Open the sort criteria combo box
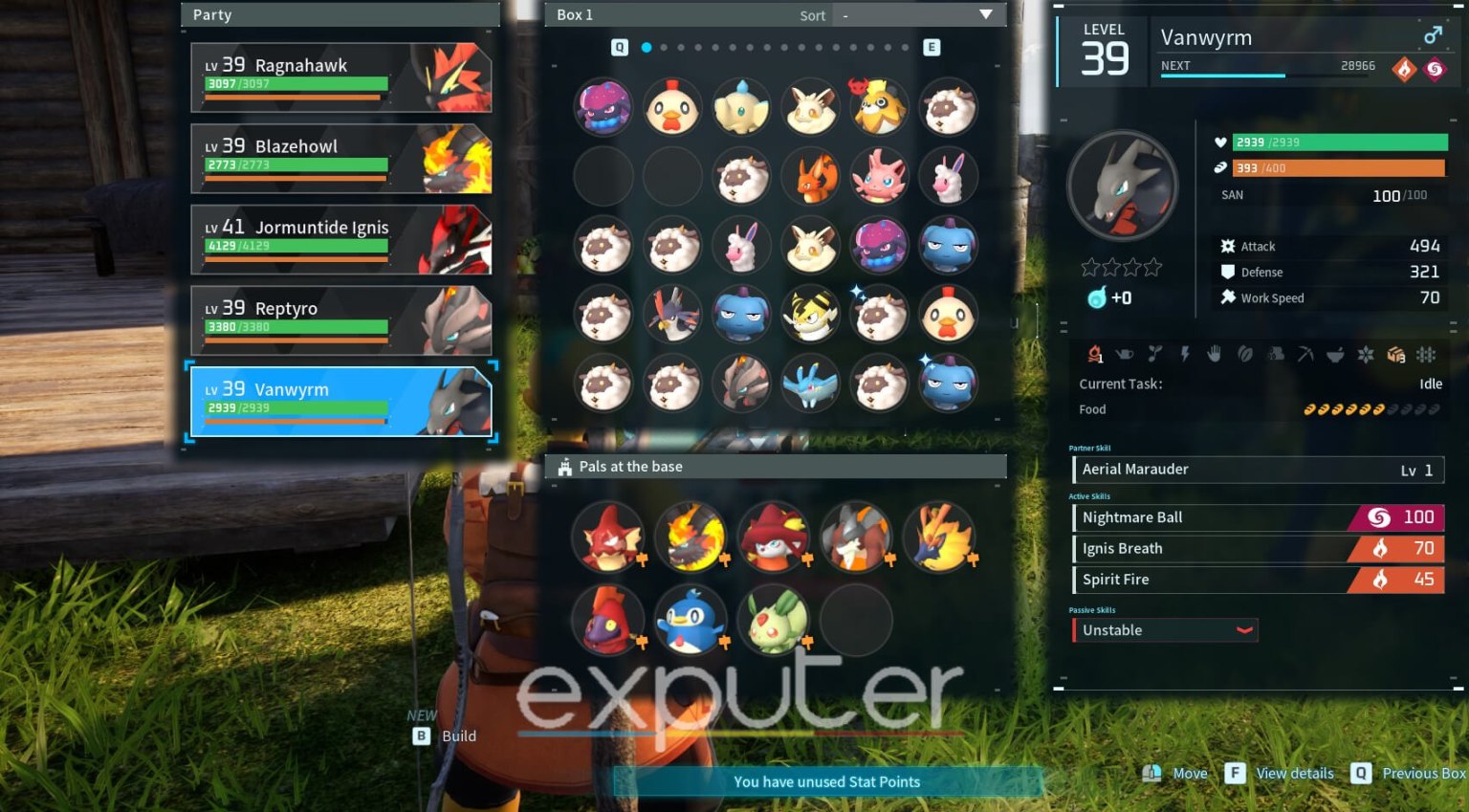This screenshot has width=1469, height=812. click(x=913, y=15)
